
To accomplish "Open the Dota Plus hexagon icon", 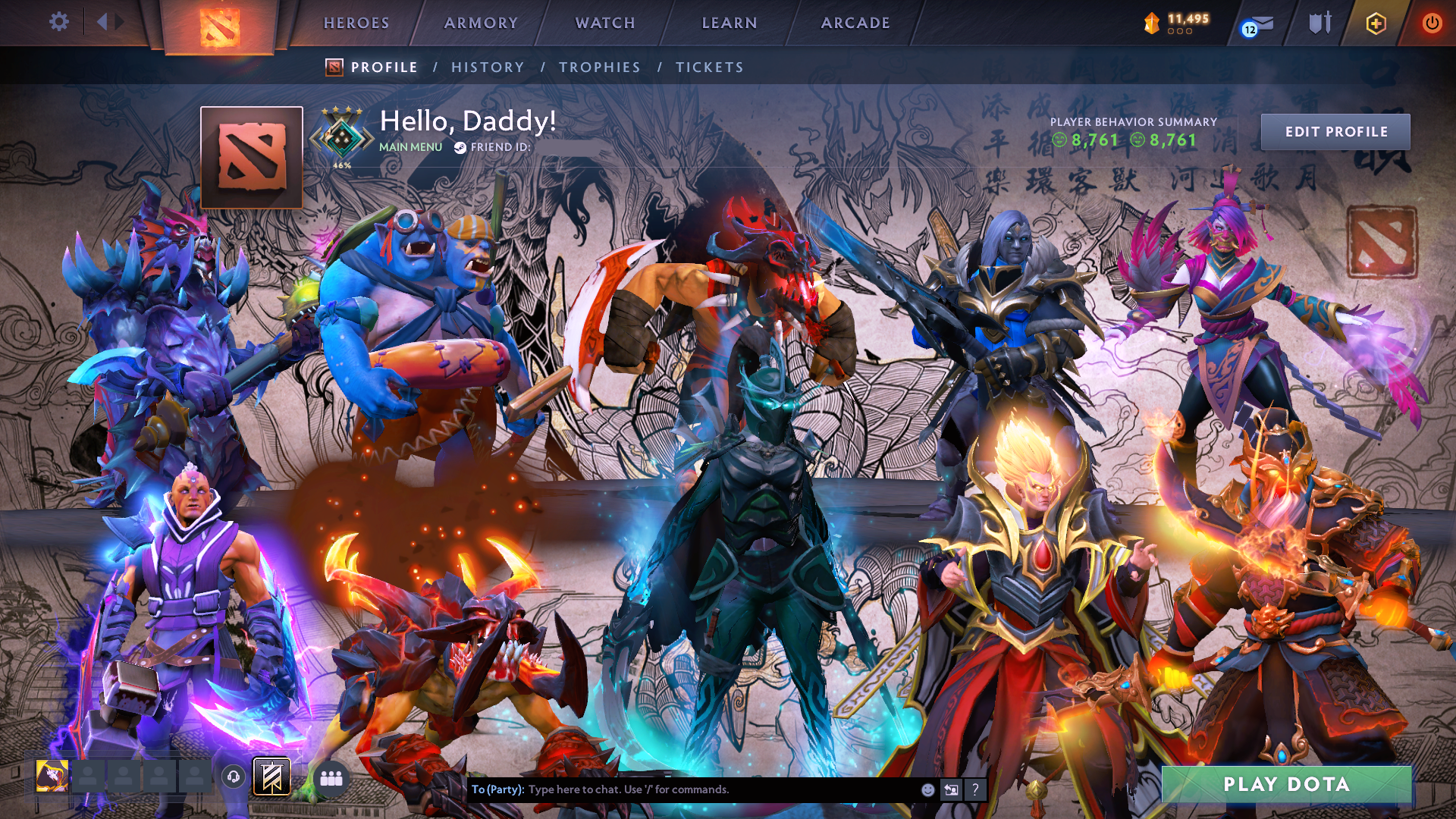I will (1378, 23).
